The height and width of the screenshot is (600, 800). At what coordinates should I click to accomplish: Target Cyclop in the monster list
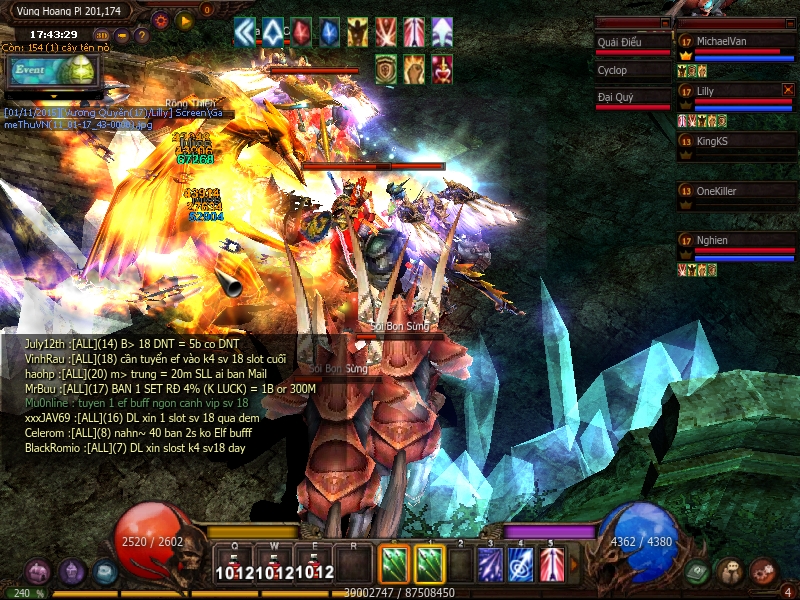632,71
